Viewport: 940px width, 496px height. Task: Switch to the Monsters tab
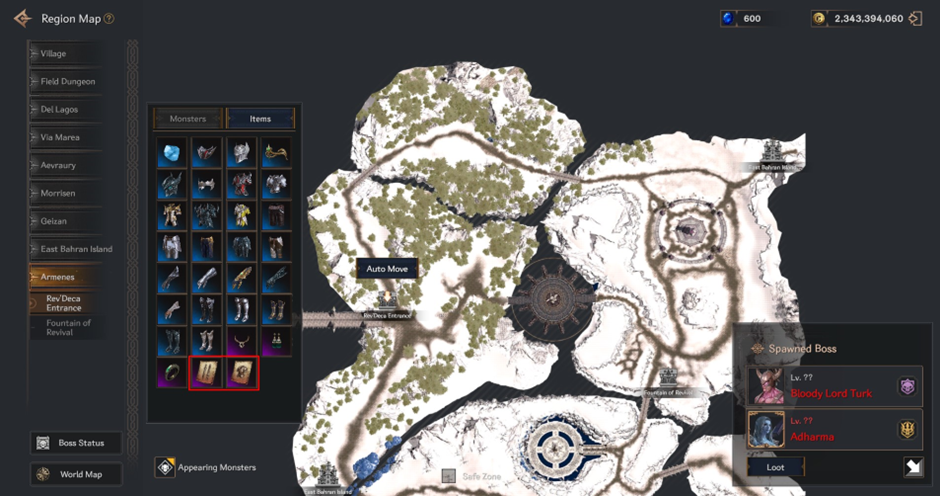[x=187, y=119]
